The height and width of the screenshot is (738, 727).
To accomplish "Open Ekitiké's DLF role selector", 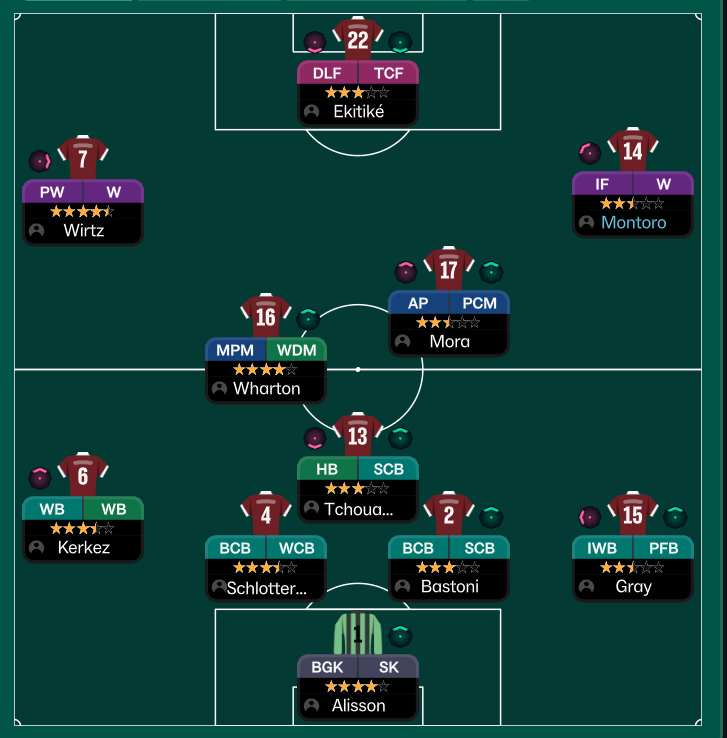I will tap(327, 73).
